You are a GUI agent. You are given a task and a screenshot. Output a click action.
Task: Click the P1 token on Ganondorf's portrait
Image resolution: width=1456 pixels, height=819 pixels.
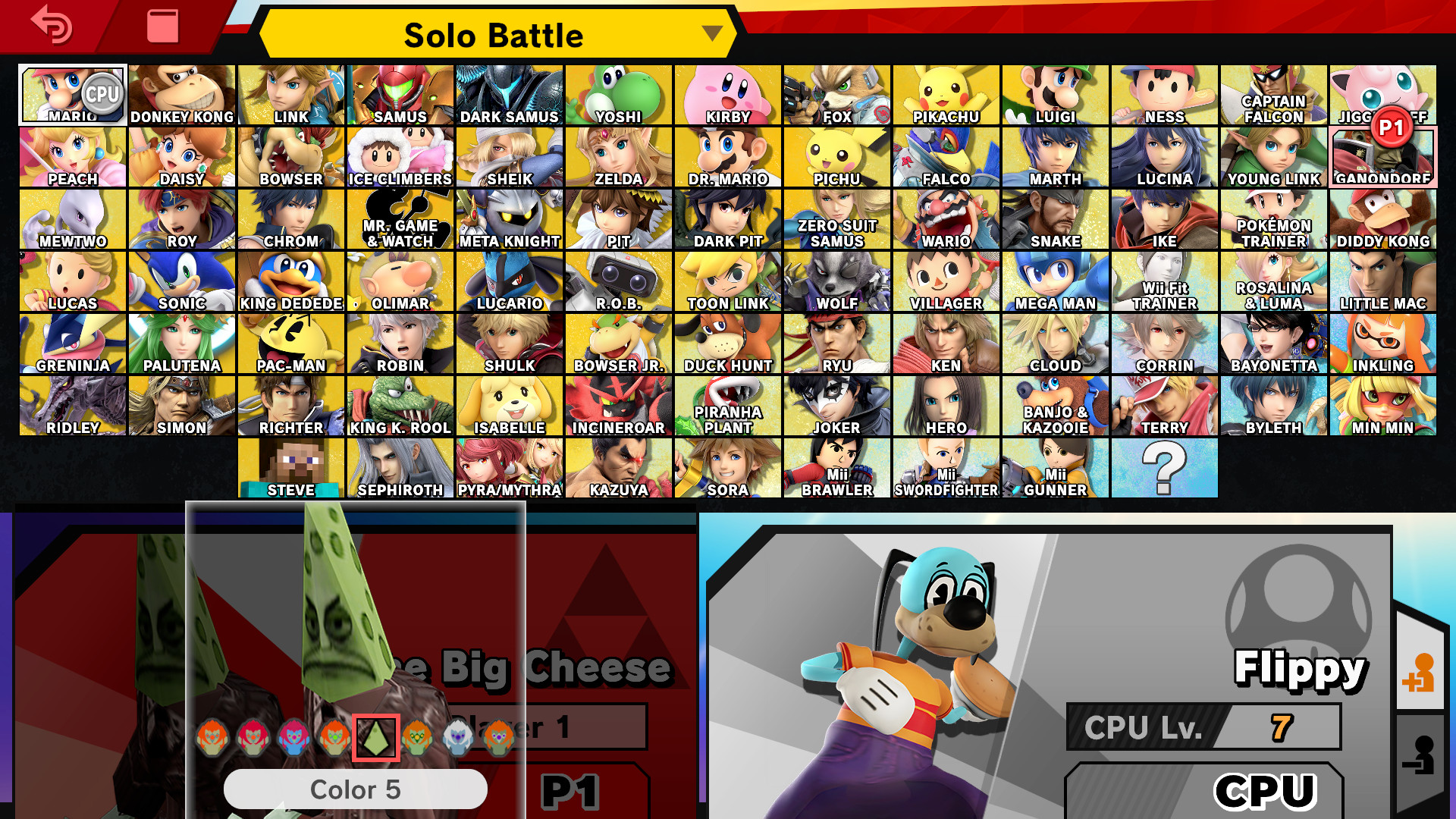tap(1392, 133)
